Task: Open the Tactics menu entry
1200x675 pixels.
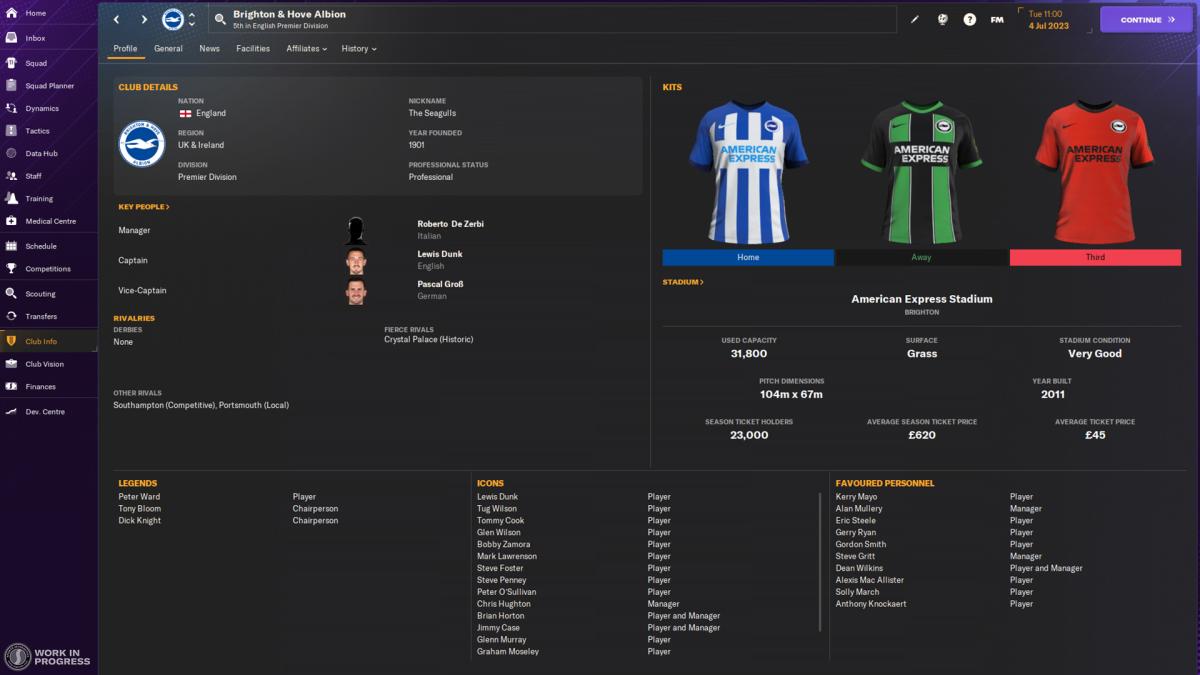Action: tap(37, 131)
